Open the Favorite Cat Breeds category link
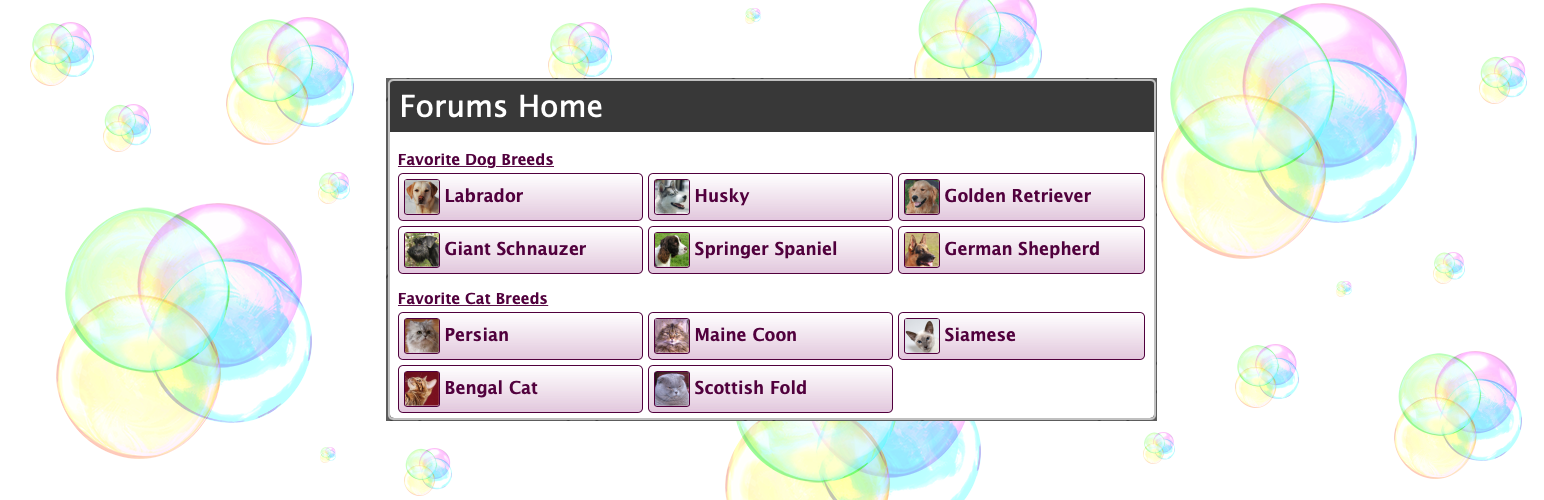 473,299
